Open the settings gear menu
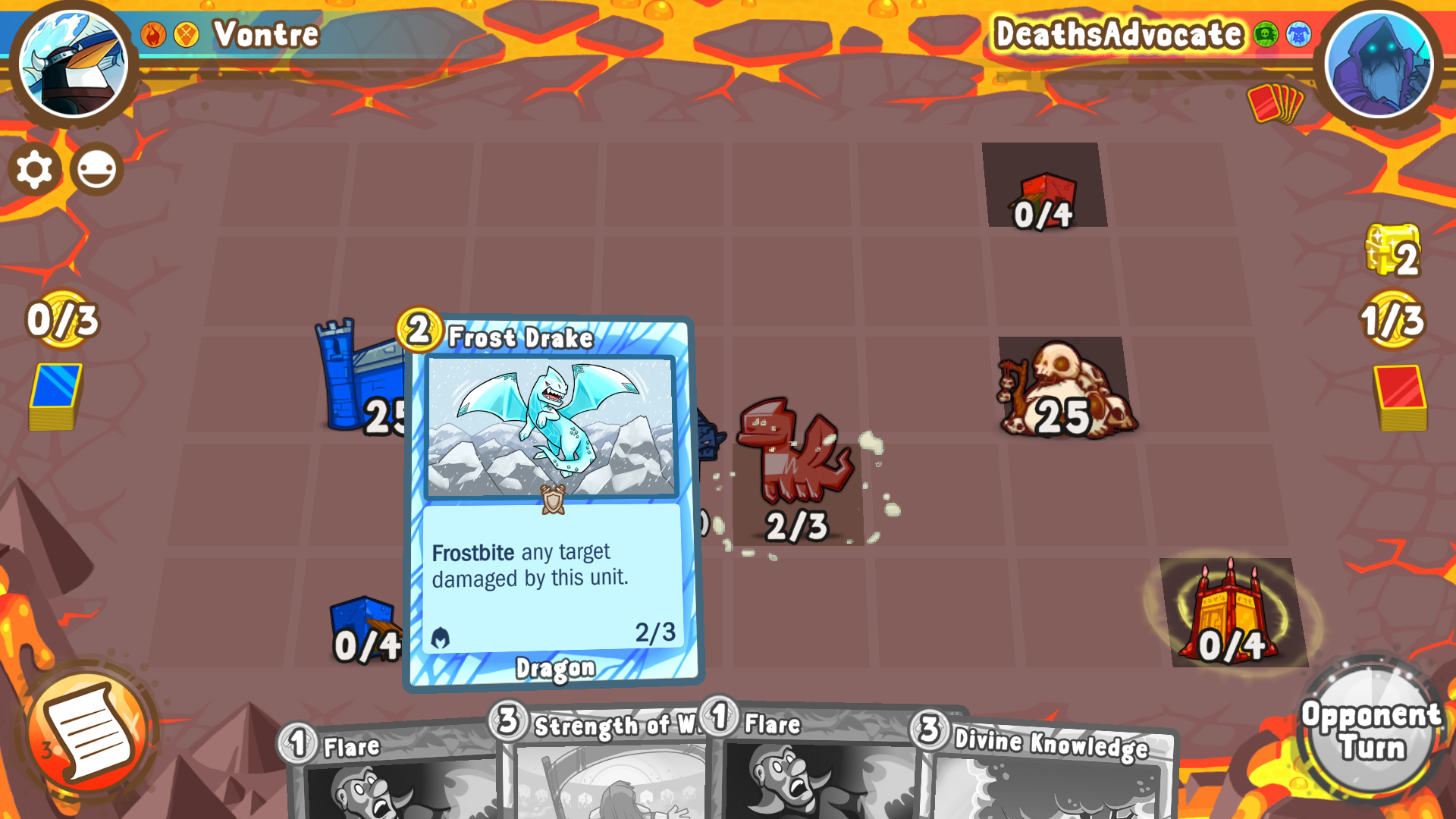 [33, 169]
